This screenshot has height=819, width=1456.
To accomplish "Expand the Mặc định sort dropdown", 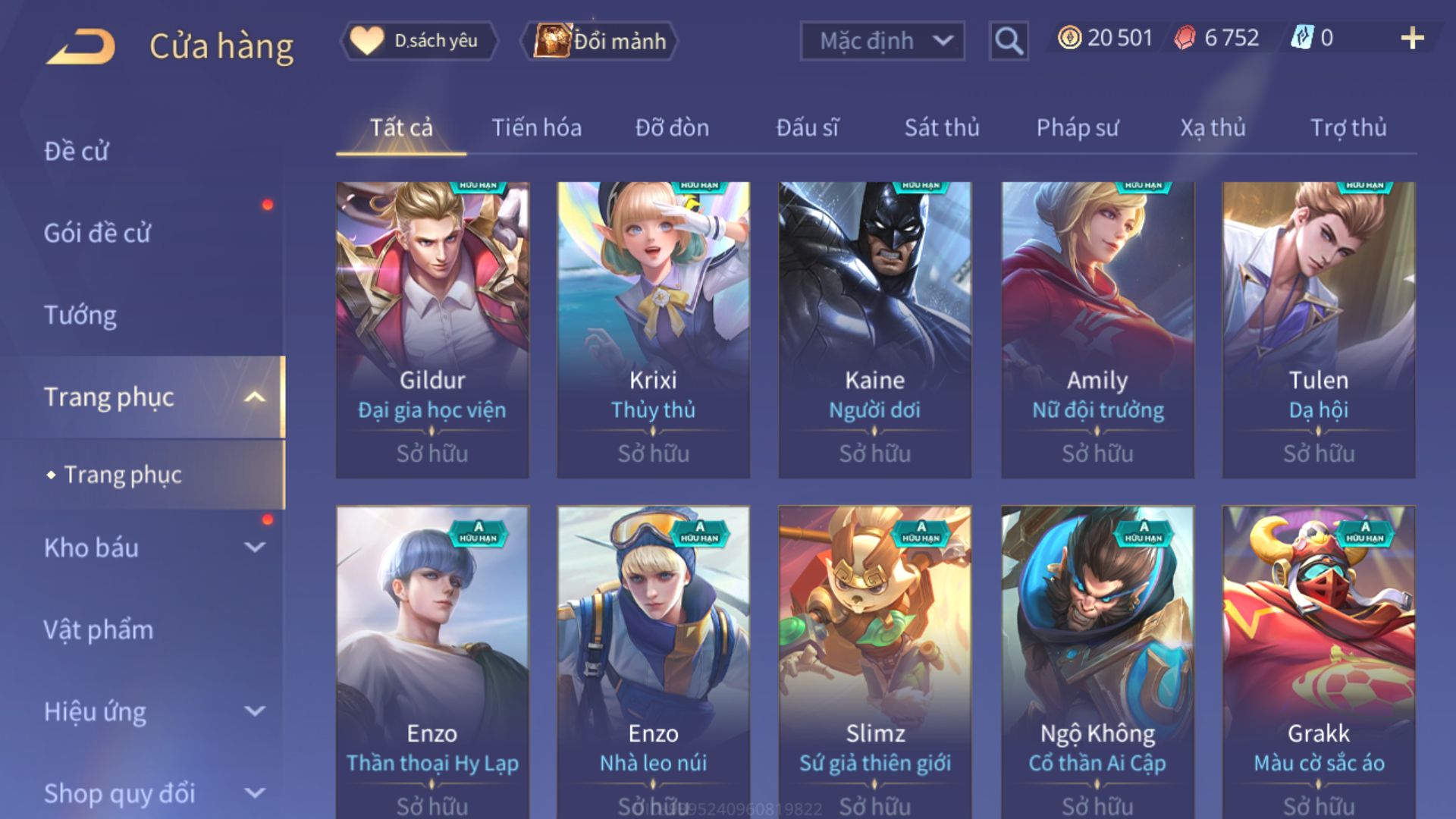I will (882, 41).
